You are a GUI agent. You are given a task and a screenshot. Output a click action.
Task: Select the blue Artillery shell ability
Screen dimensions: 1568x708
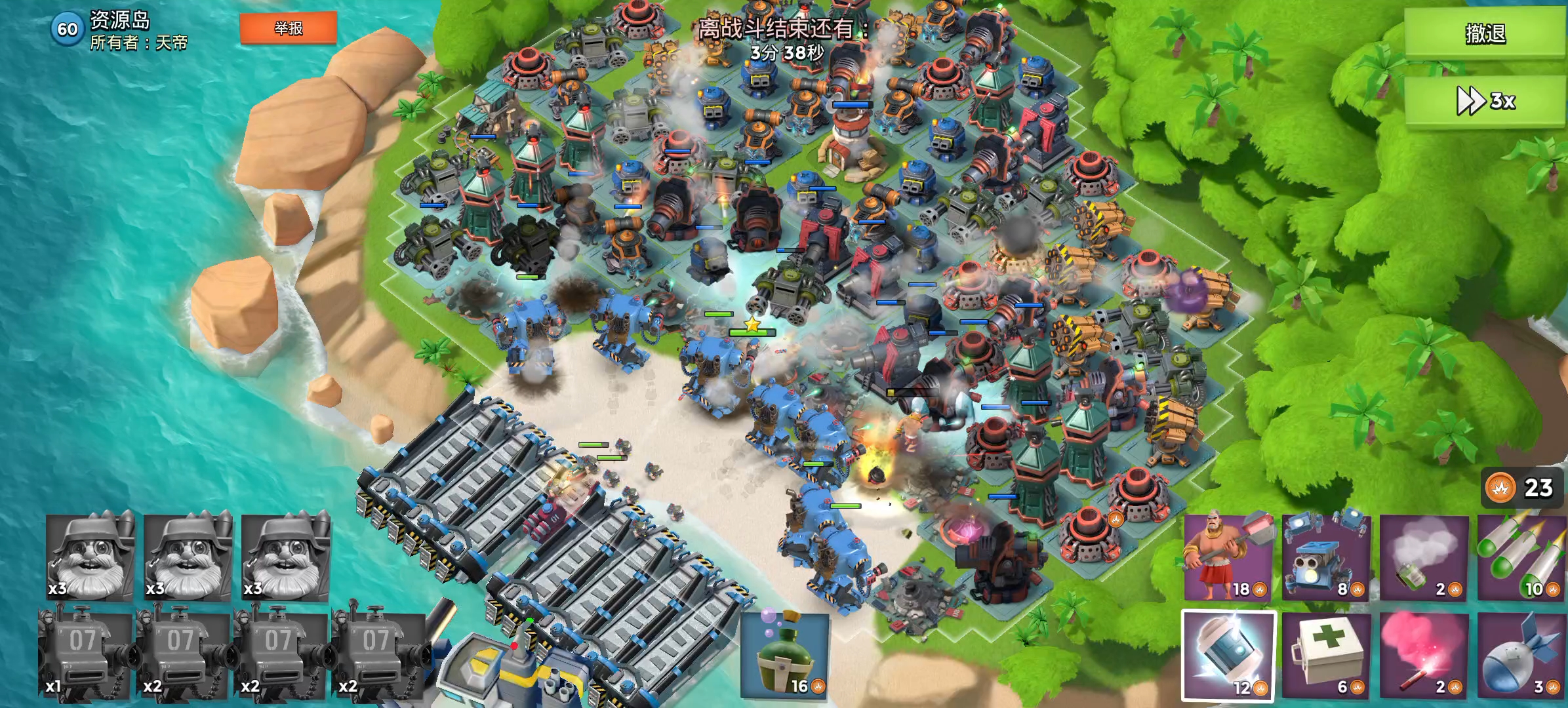tap(1521, 656)
